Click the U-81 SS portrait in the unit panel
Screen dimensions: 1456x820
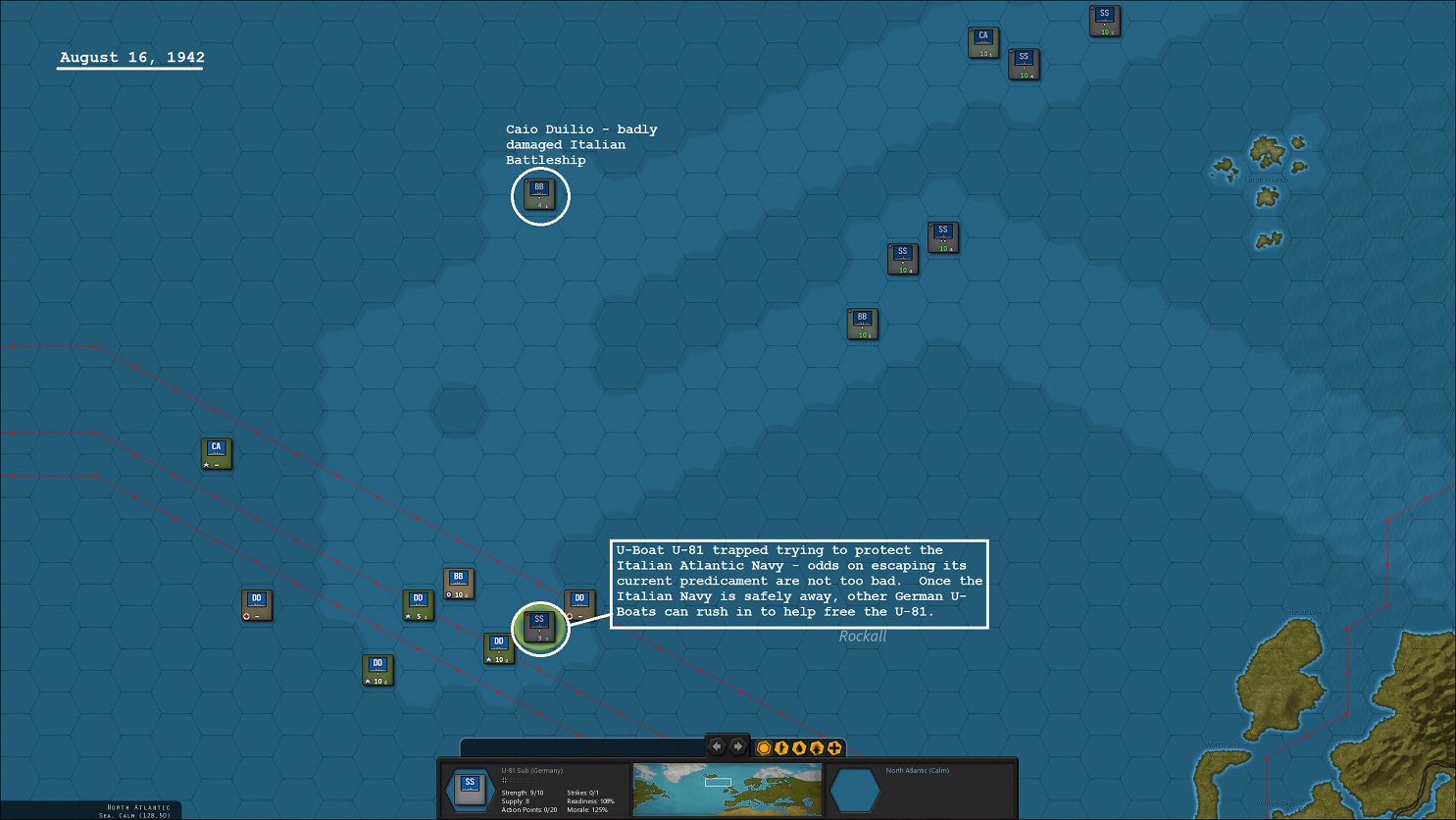click(469, 788)
